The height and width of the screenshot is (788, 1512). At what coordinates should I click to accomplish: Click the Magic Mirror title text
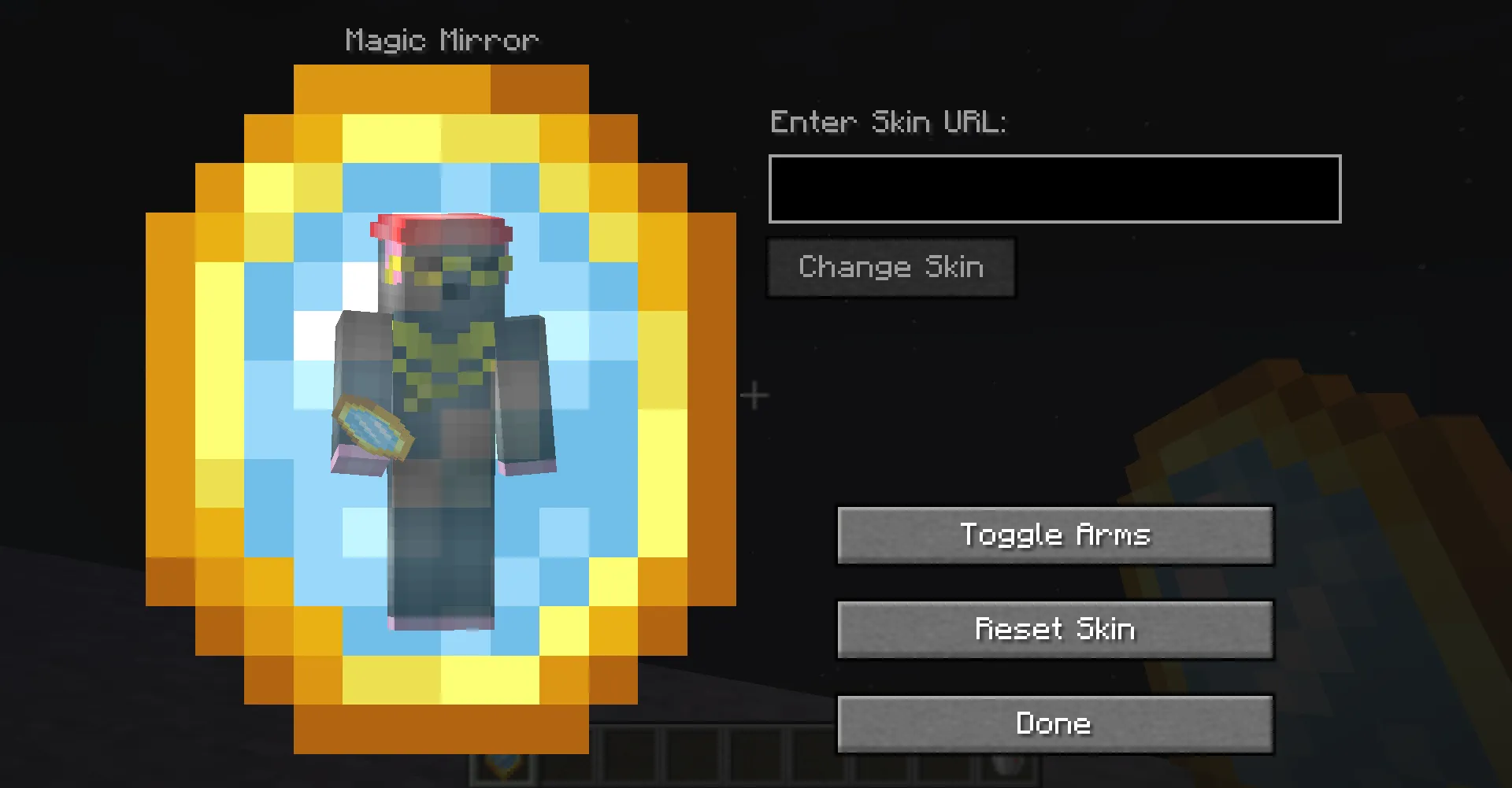click(441, 39)
